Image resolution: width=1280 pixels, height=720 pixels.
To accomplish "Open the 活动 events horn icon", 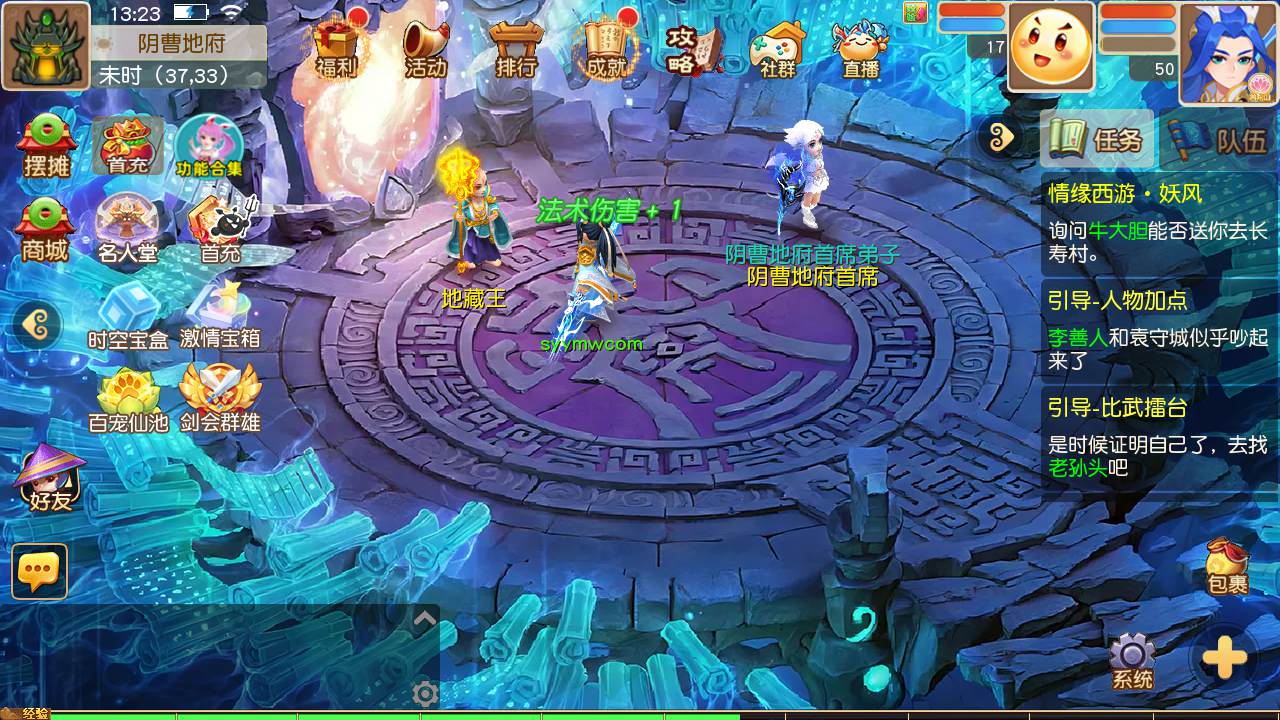I will pos(426,48).
